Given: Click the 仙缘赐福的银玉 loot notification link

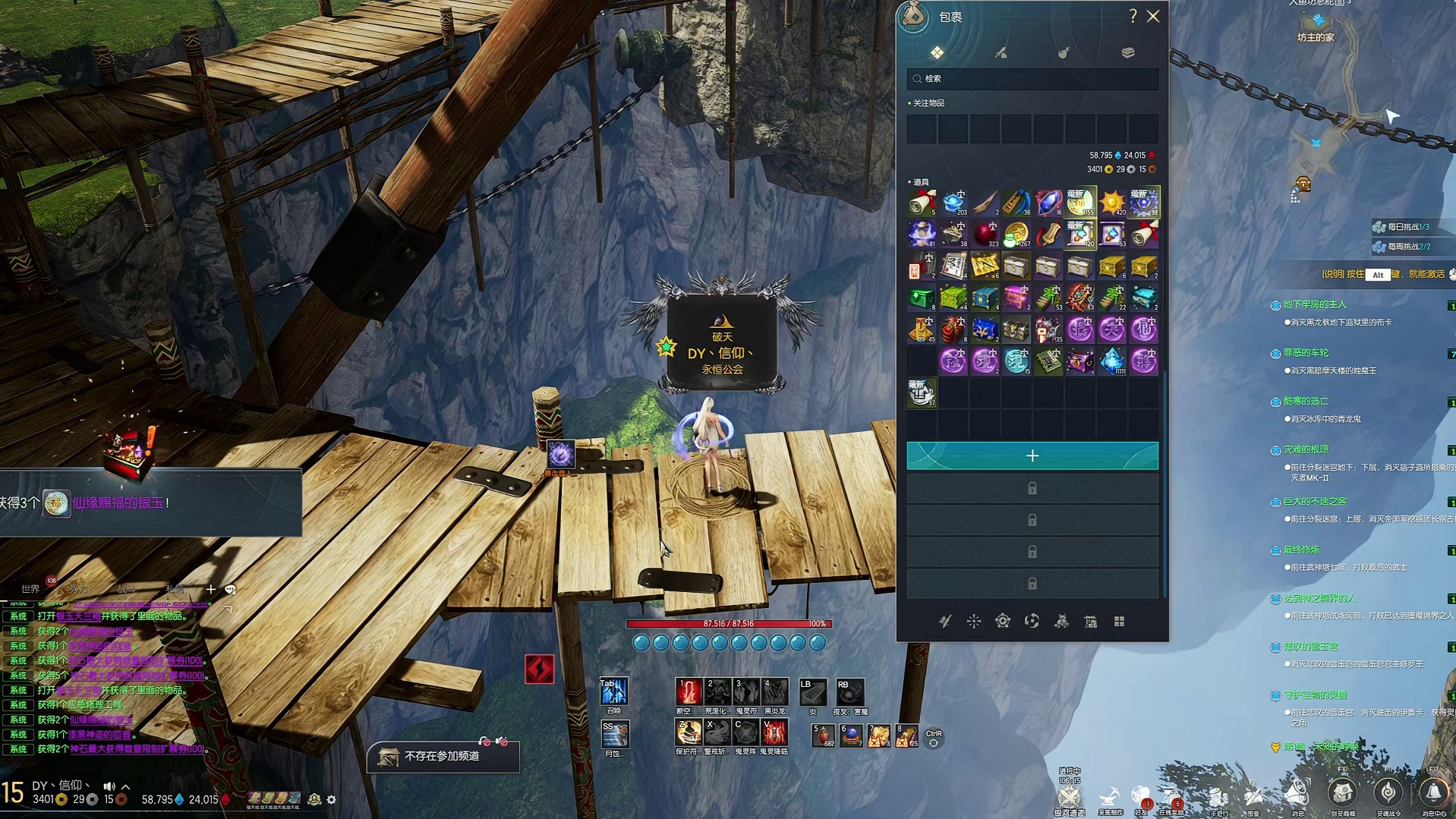Looking at the screenshot, I should pyautogui.click(x=118, y=502).
